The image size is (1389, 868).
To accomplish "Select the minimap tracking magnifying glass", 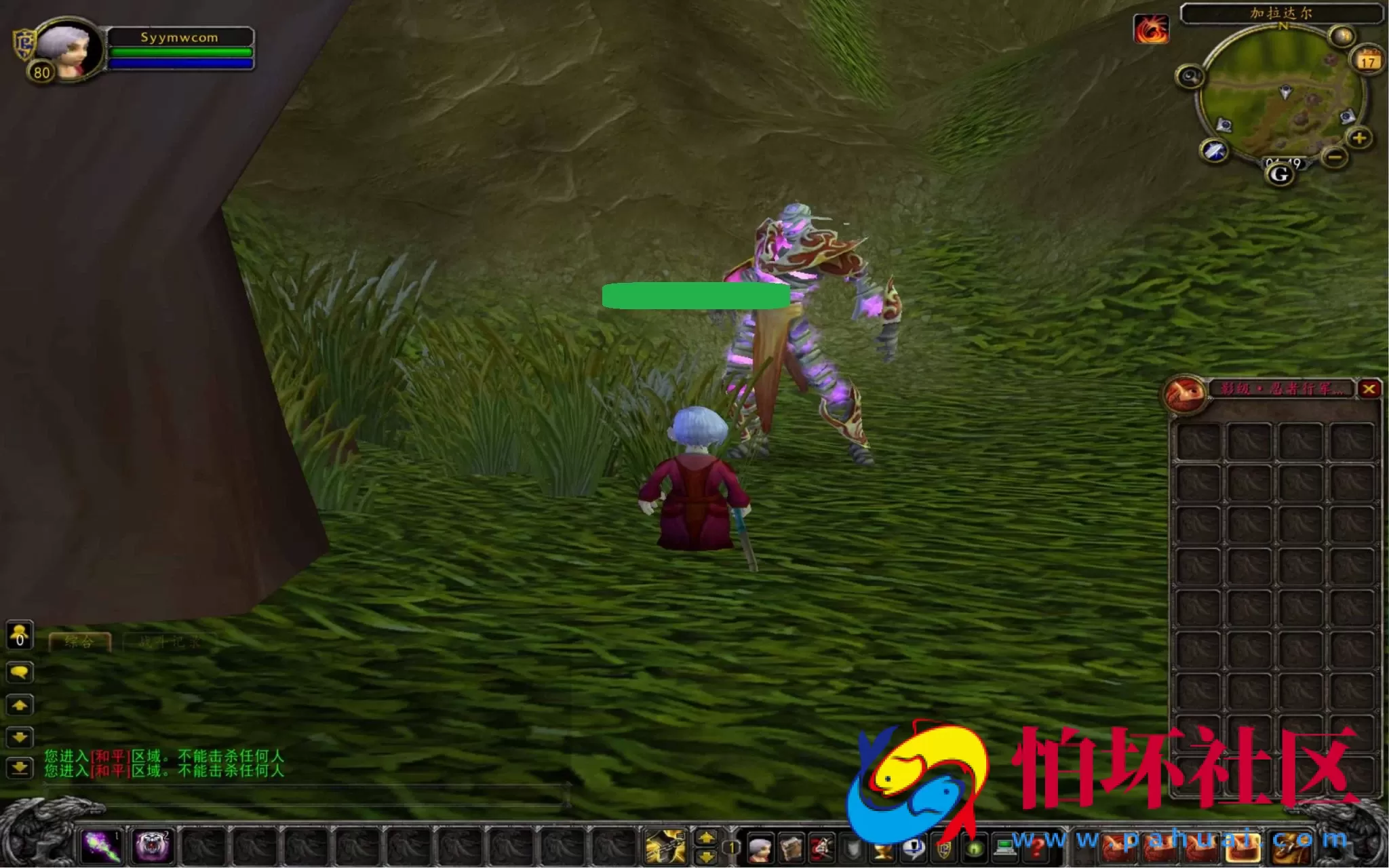I will coord(1192,75).
